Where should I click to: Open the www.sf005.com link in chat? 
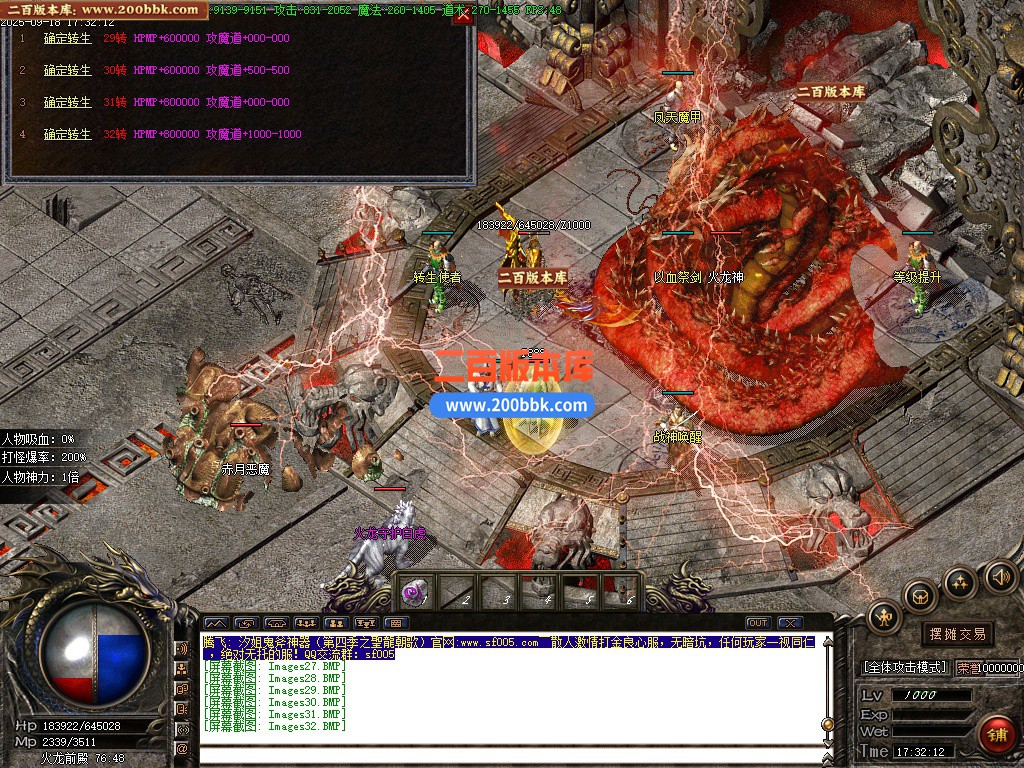coord(498,642)
